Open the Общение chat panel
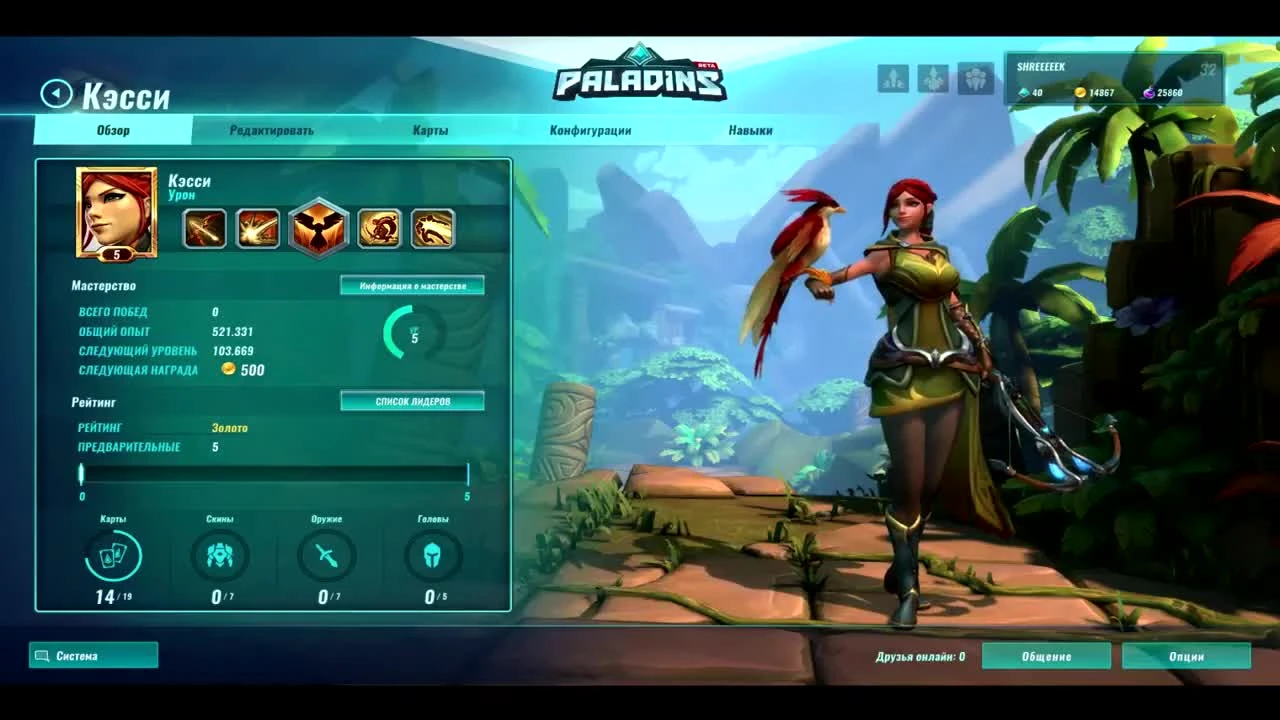Screen dimensions: 1280x720 pyautogui.click(x=1048, y=655)
